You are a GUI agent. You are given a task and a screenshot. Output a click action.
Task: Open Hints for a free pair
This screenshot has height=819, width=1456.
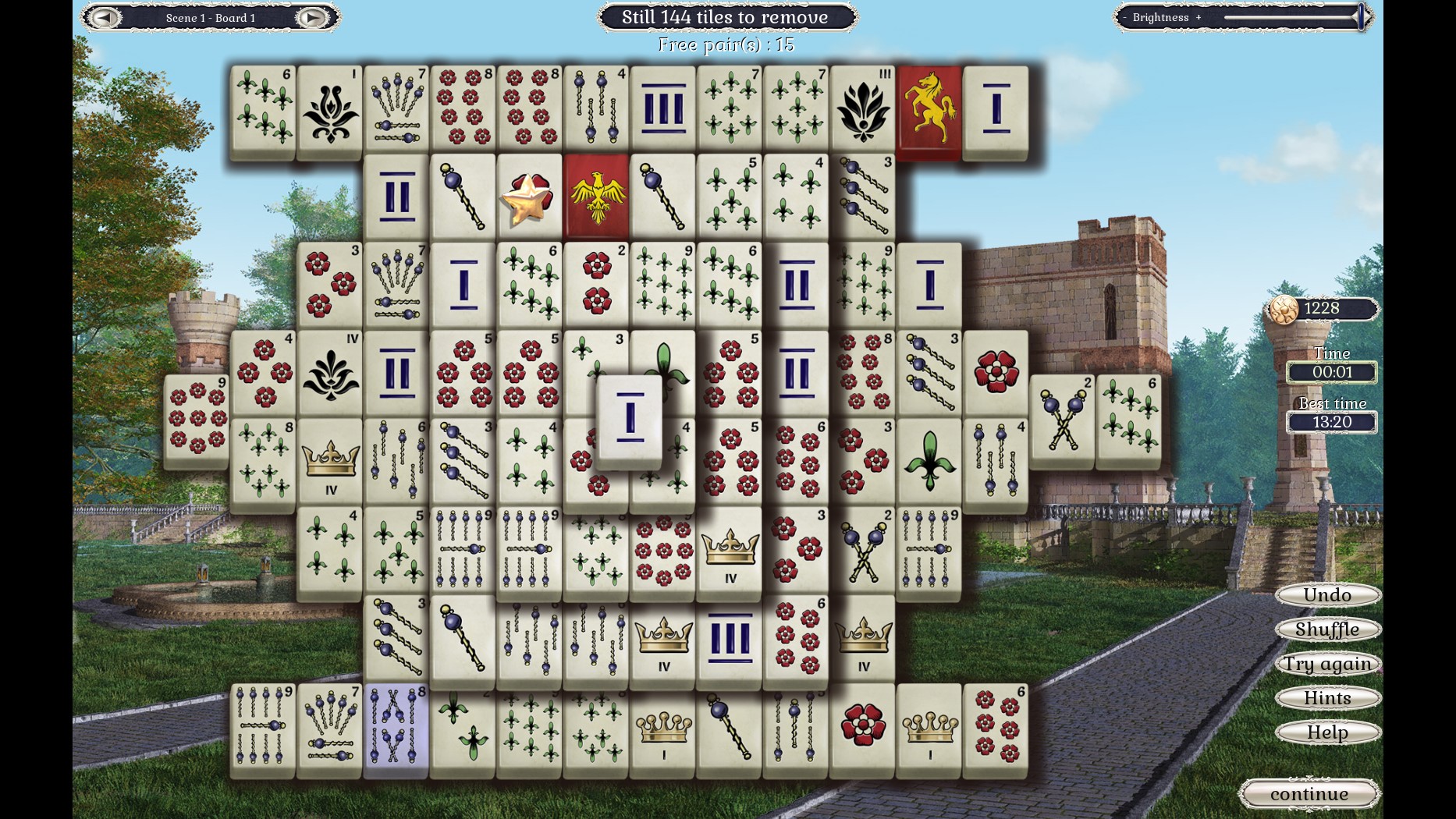1326,698
